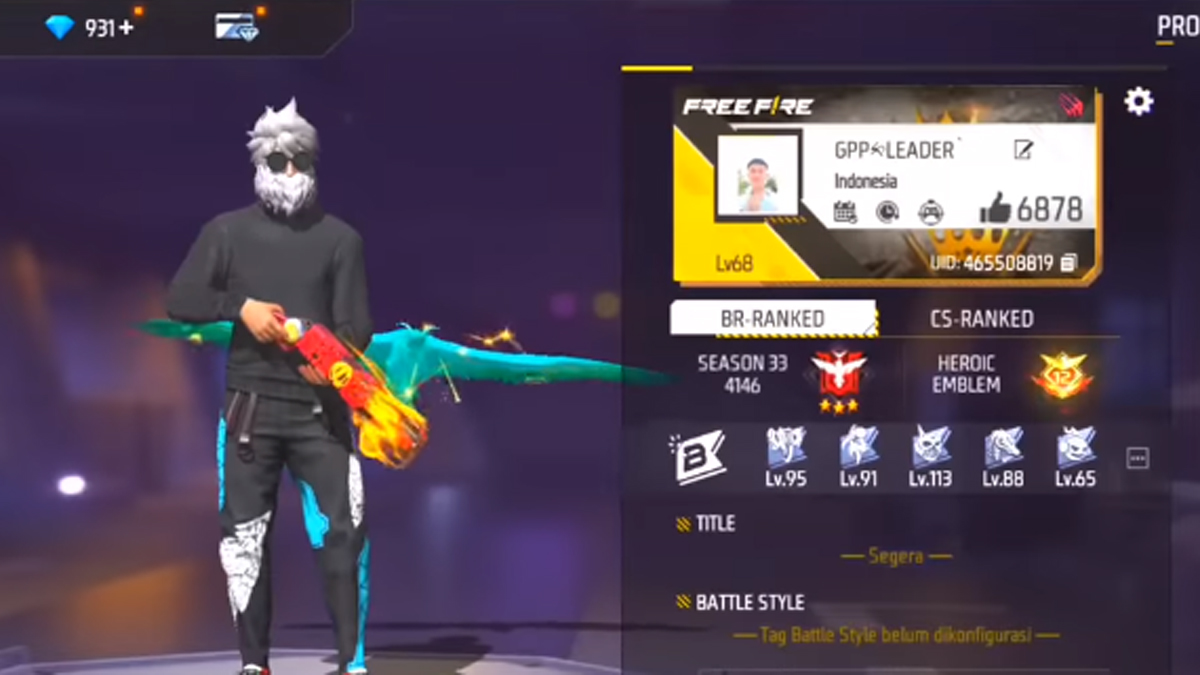Select the BR-Ranked tab

pyautogui.click(x=772, y=319)
